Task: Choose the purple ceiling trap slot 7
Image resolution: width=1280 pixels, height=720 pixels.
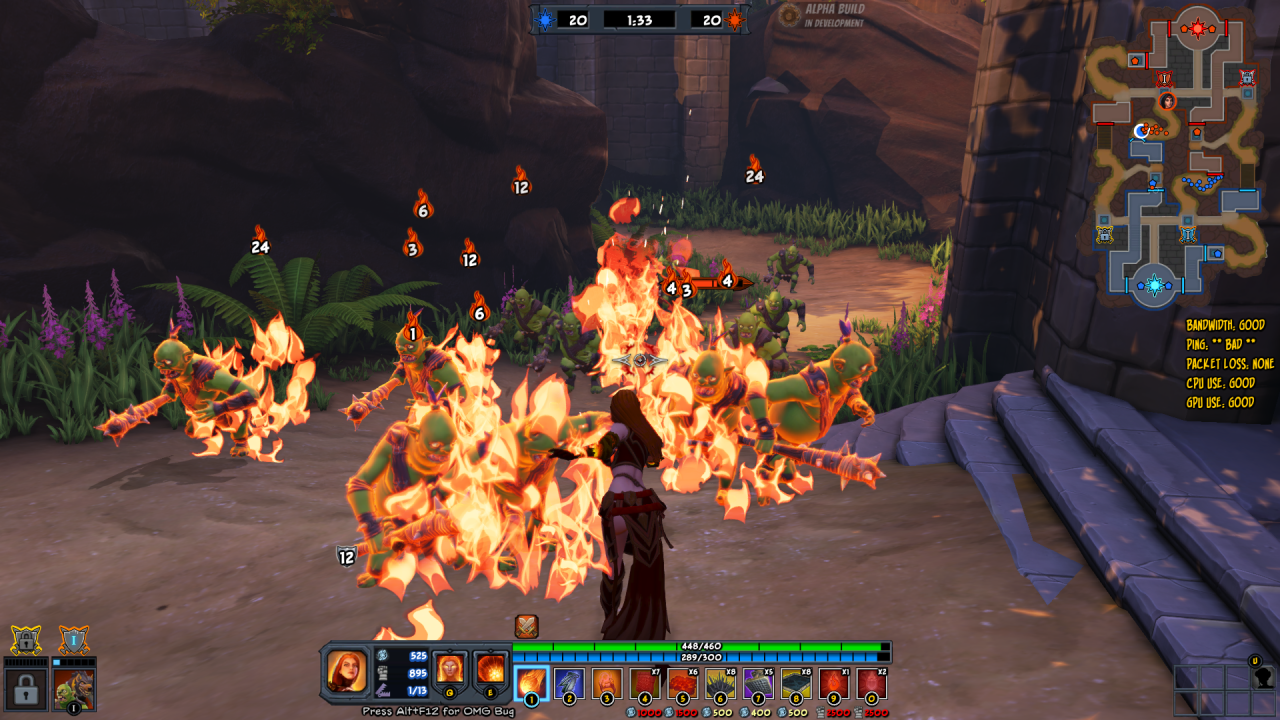Action: click(x=758, y=684)
